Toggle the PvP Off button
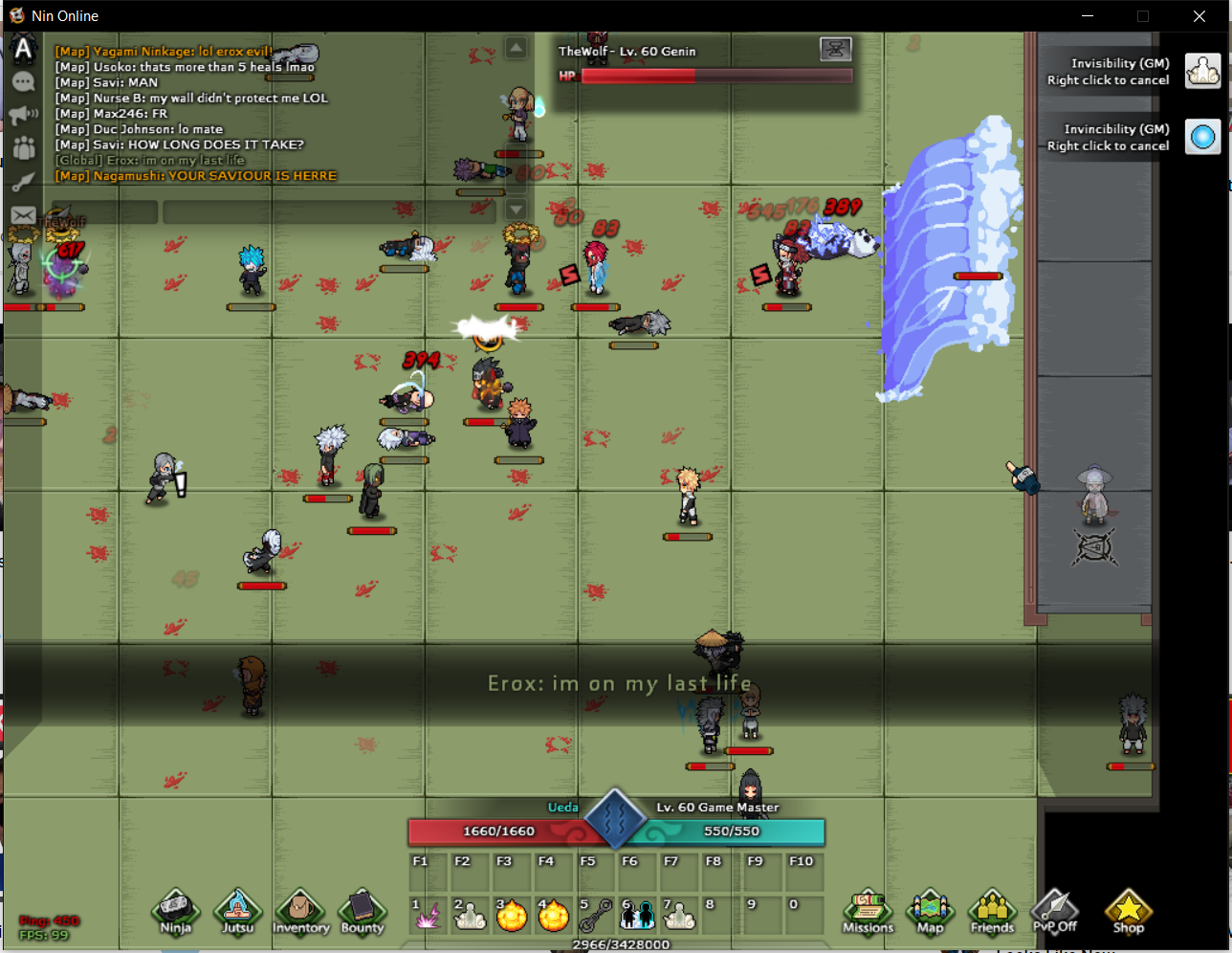This screenshot has width=1232, height=953. click(1054, 911)
